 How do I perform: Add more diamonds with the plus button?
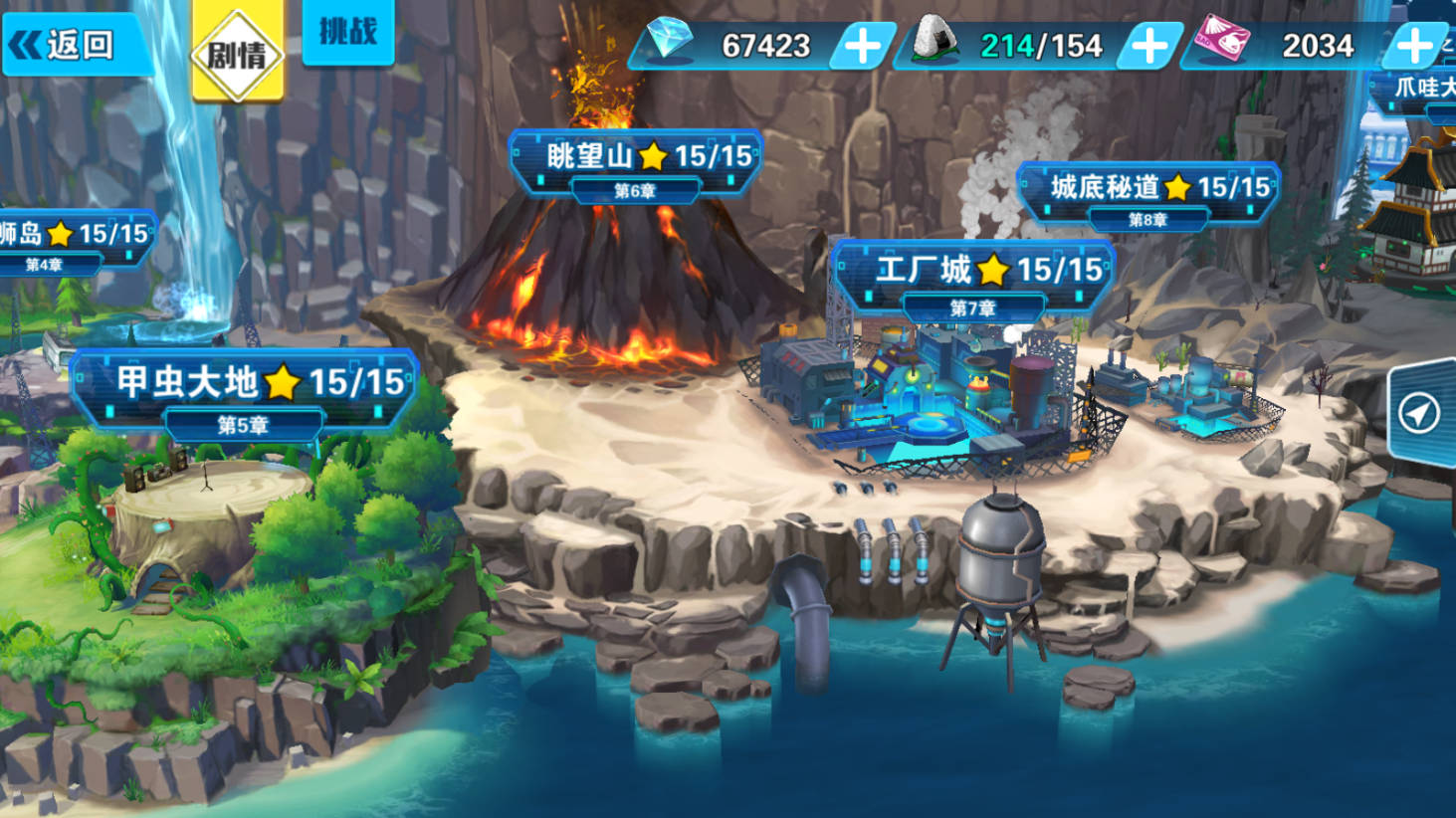click(862, 46)
